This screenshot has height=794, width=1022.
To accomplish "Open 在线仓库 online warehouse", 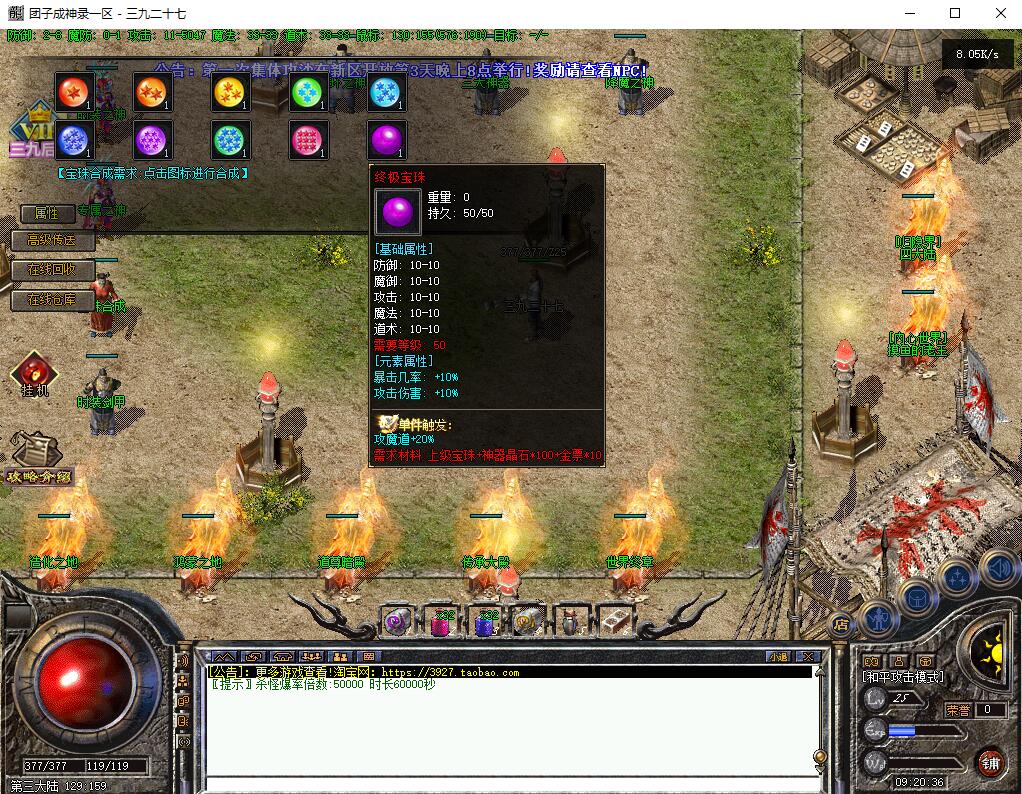I will click(52, 300).
